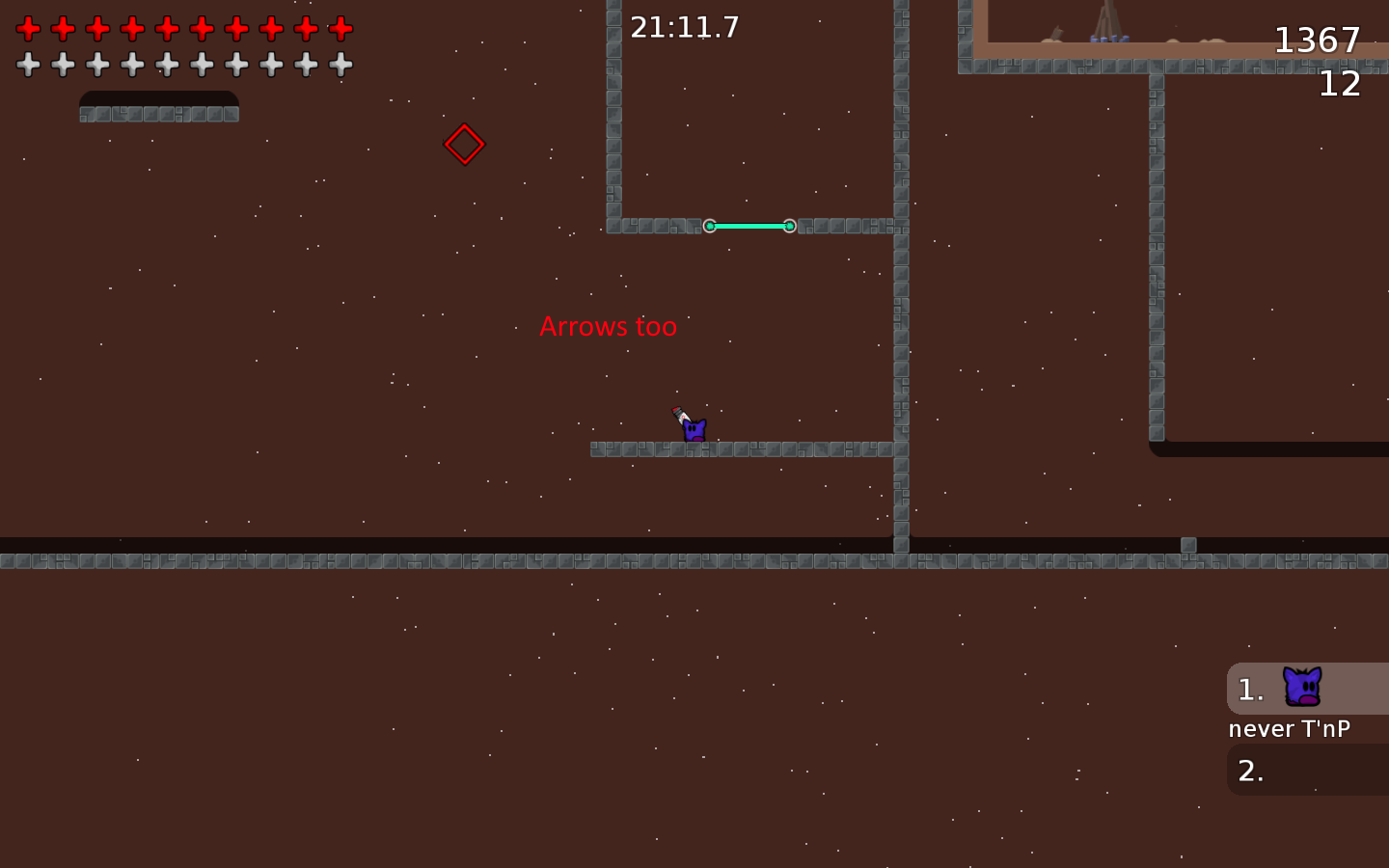Toggle the left endpoint of the laser door
The image size is (1389, 868).
point(710,226)
